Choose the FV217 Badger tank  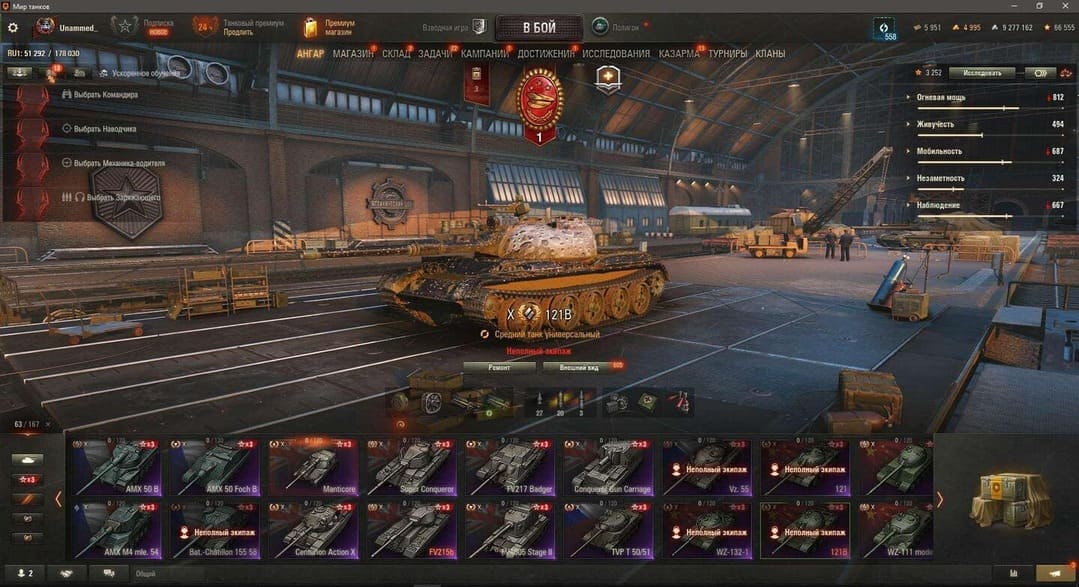[511, 466]
